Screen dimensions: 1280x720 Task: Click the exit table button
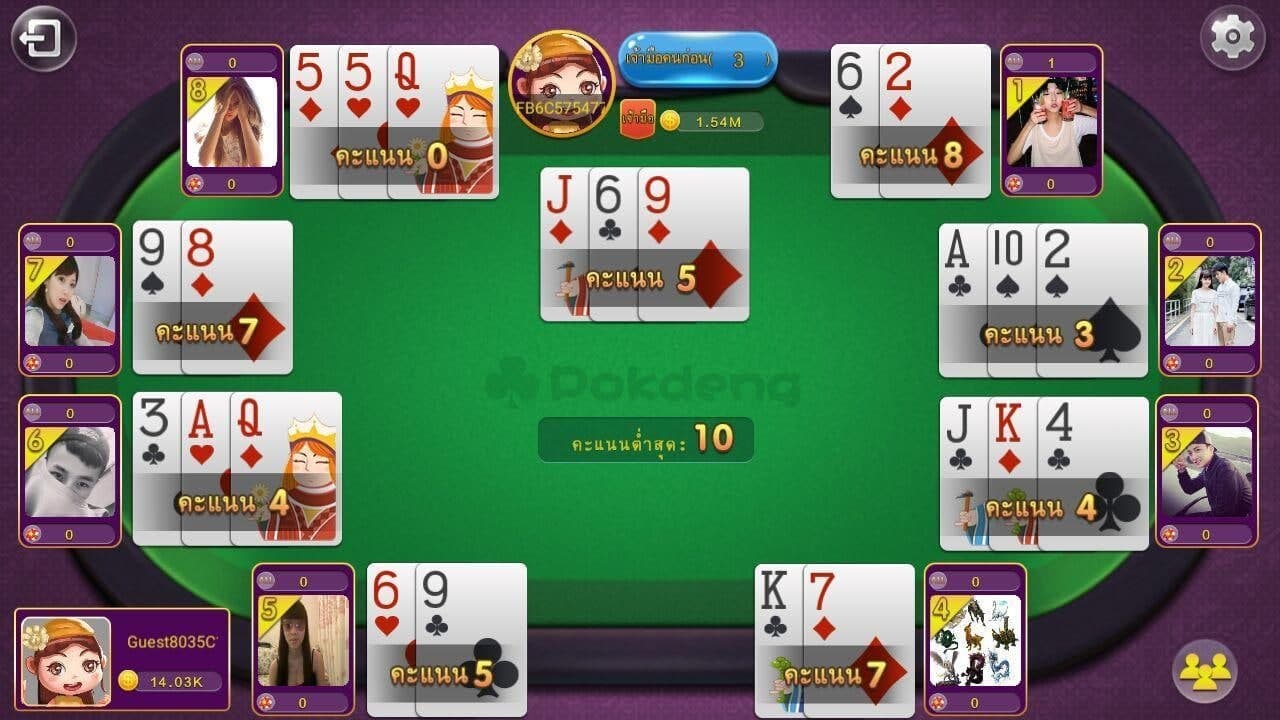pos(43,39)
